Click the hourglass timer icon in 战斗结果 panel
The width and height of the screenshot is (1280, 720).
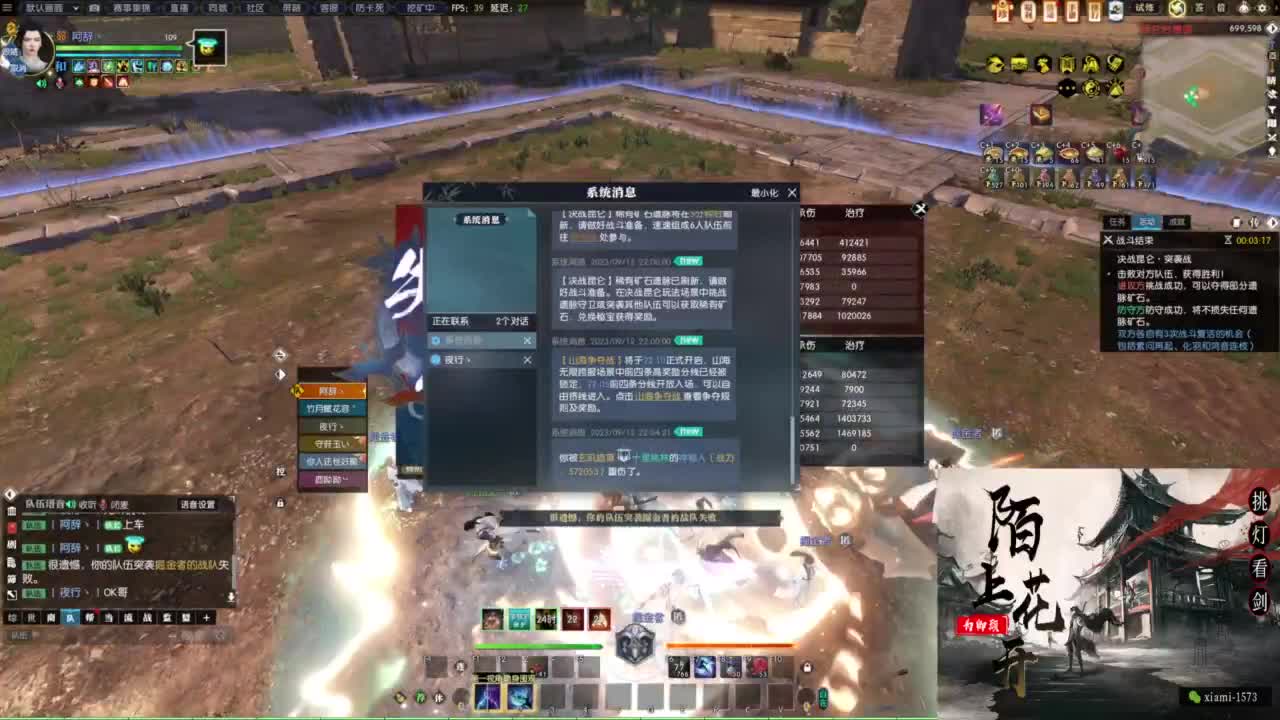coord(1228,240)
